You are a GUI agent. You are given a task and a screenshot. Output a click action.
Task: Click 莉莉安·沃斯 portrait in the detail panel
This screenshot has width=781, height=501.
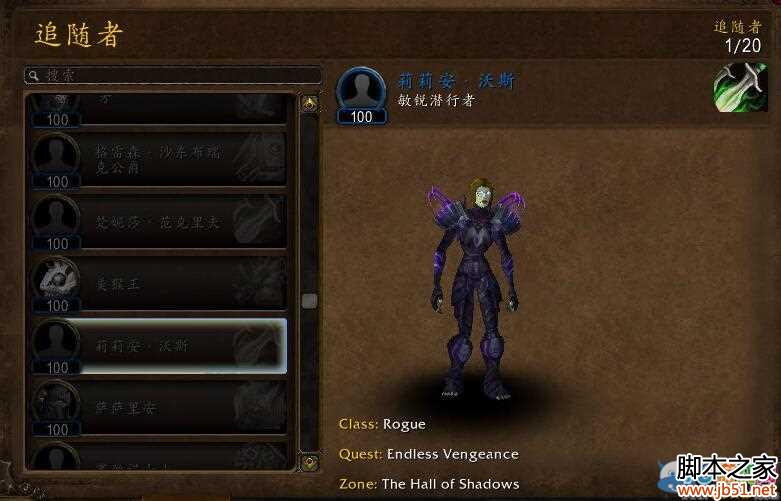(x=362, y=90)
